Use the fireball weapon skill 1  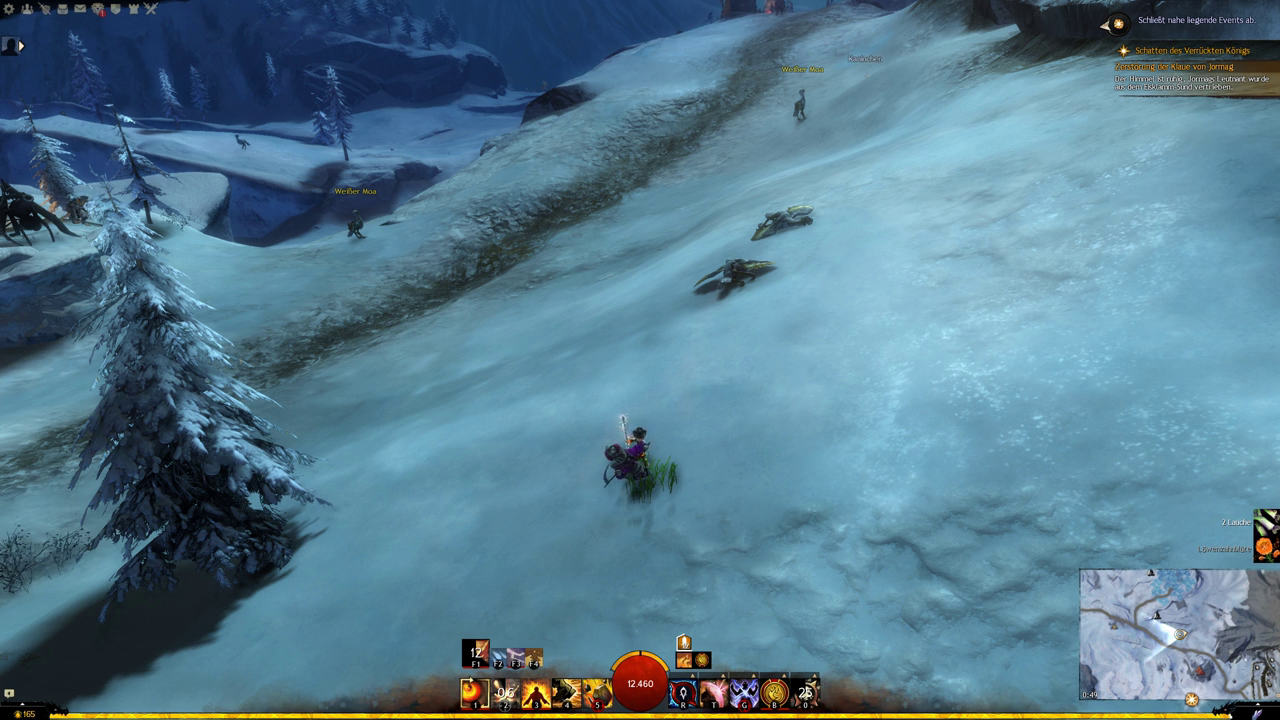point(474,692)
